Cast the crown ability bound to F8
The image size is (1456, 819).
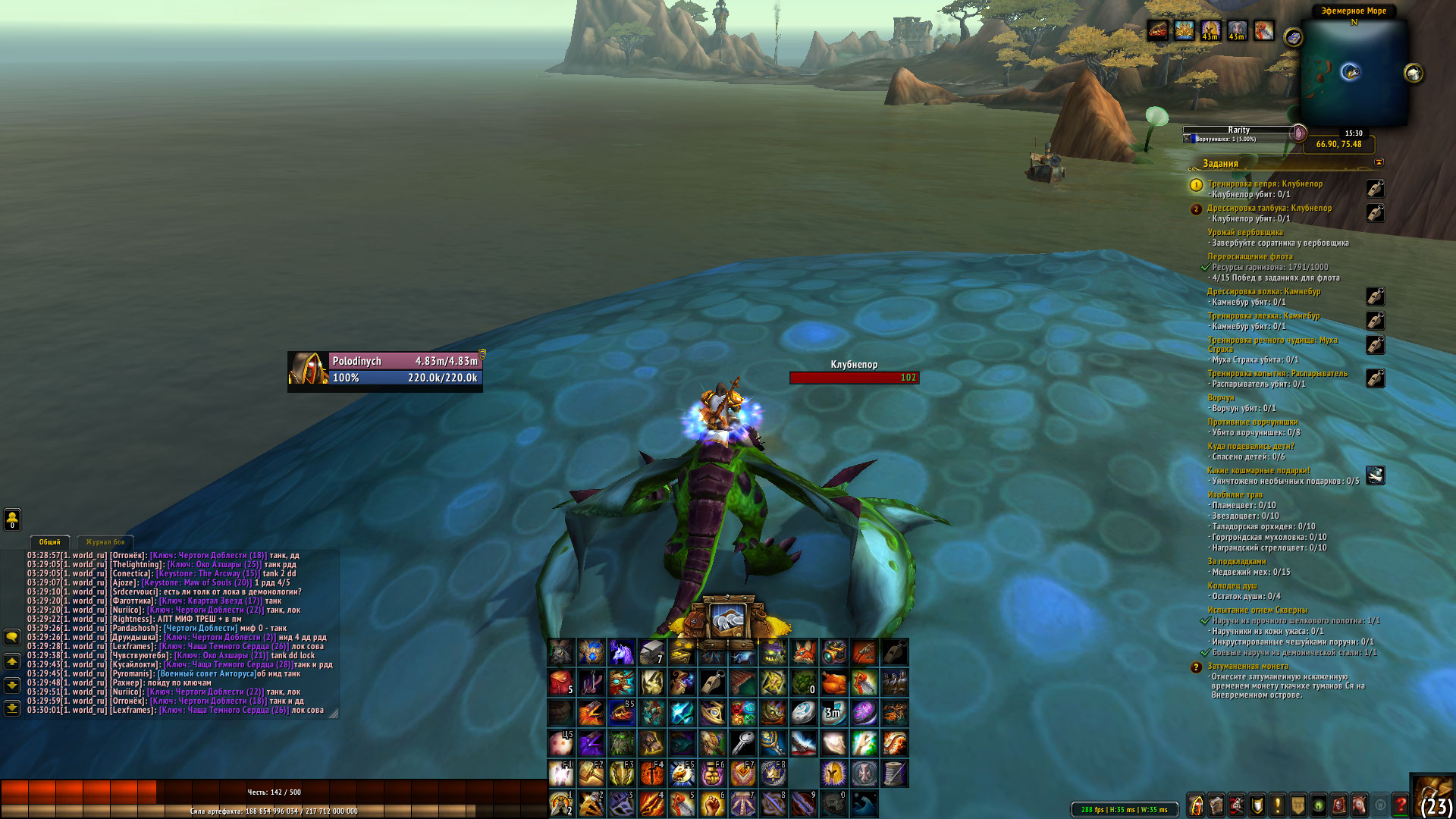[x=773, y=773]
